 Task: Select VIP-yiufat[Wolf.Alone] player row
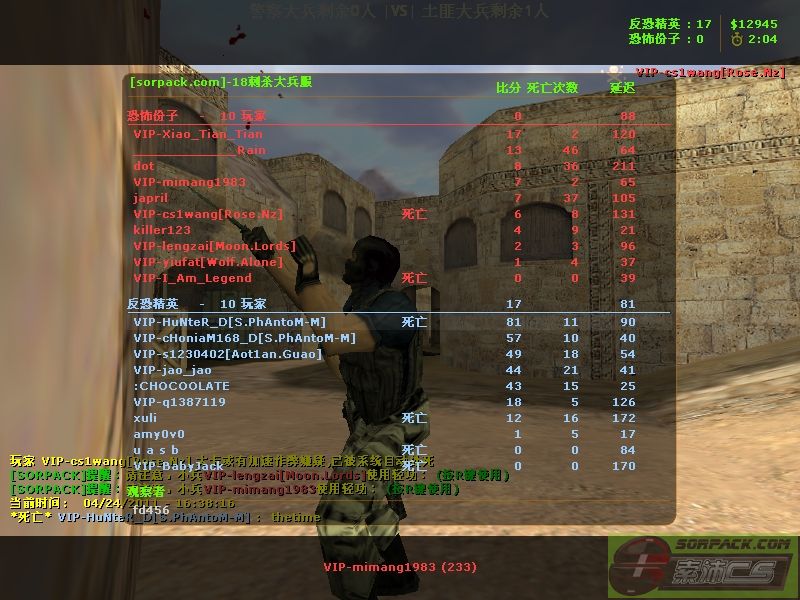click(x=208, y=262)
